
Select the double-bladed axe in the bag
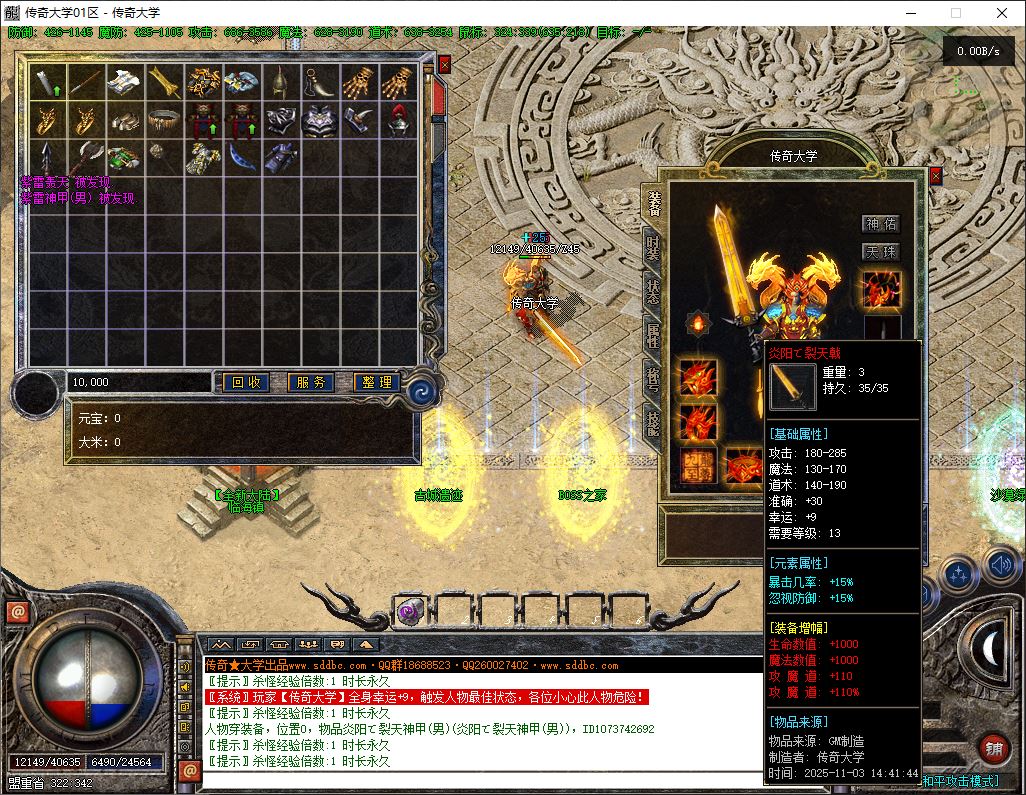[87, 157]
